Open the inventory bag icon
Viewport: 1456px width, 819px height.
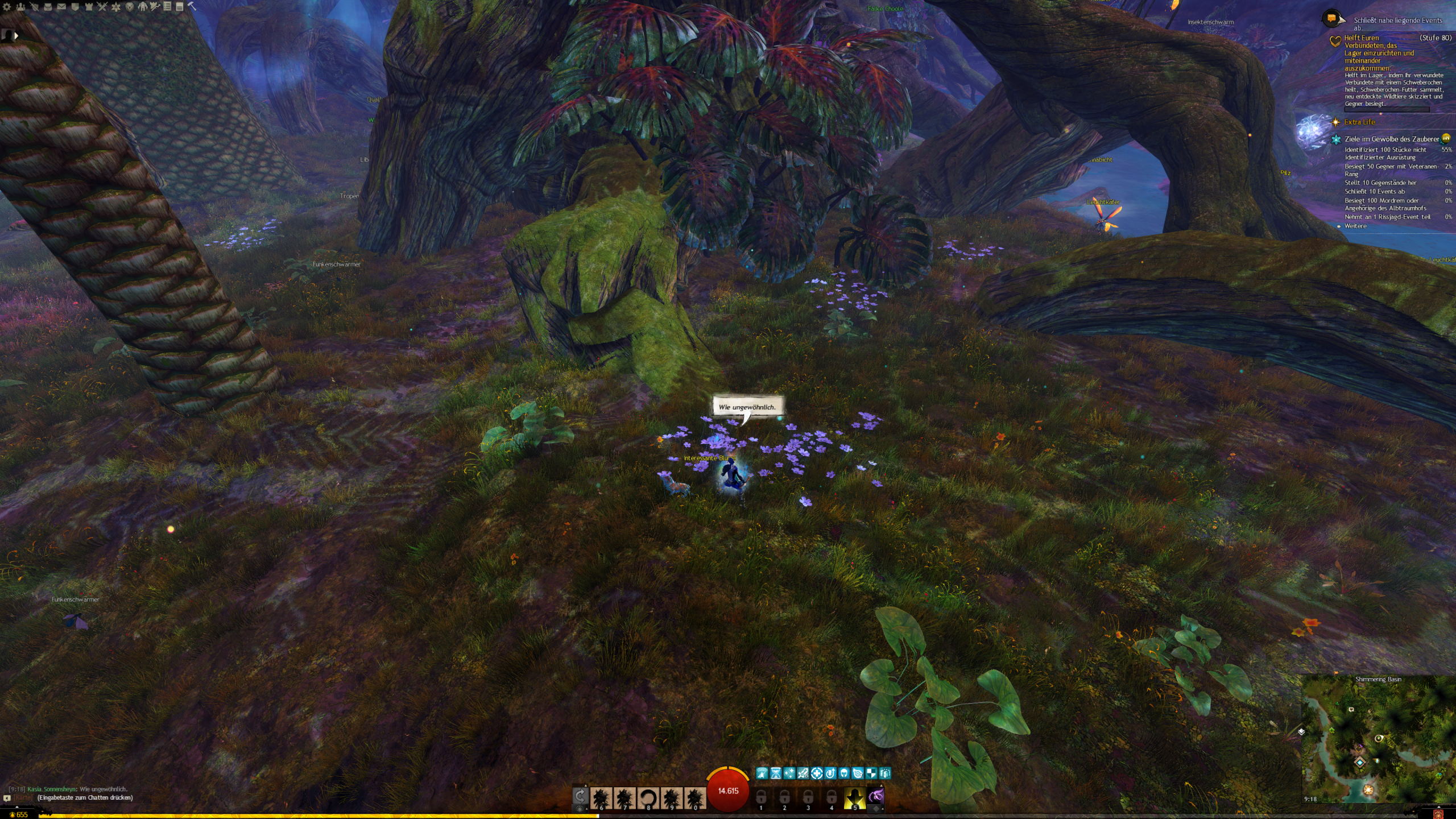48,7
